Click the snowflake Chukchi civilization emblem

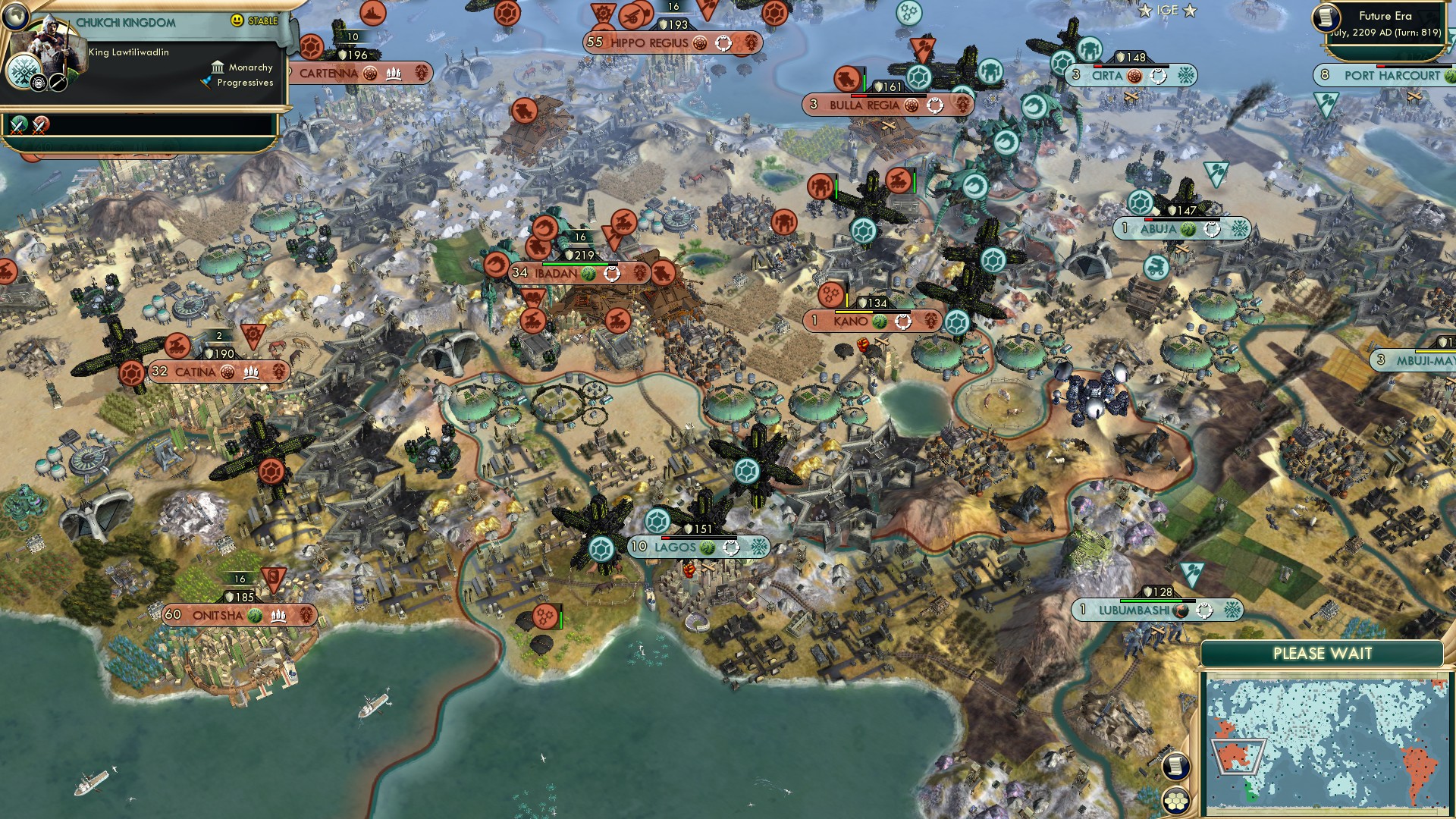pos(23,70)
